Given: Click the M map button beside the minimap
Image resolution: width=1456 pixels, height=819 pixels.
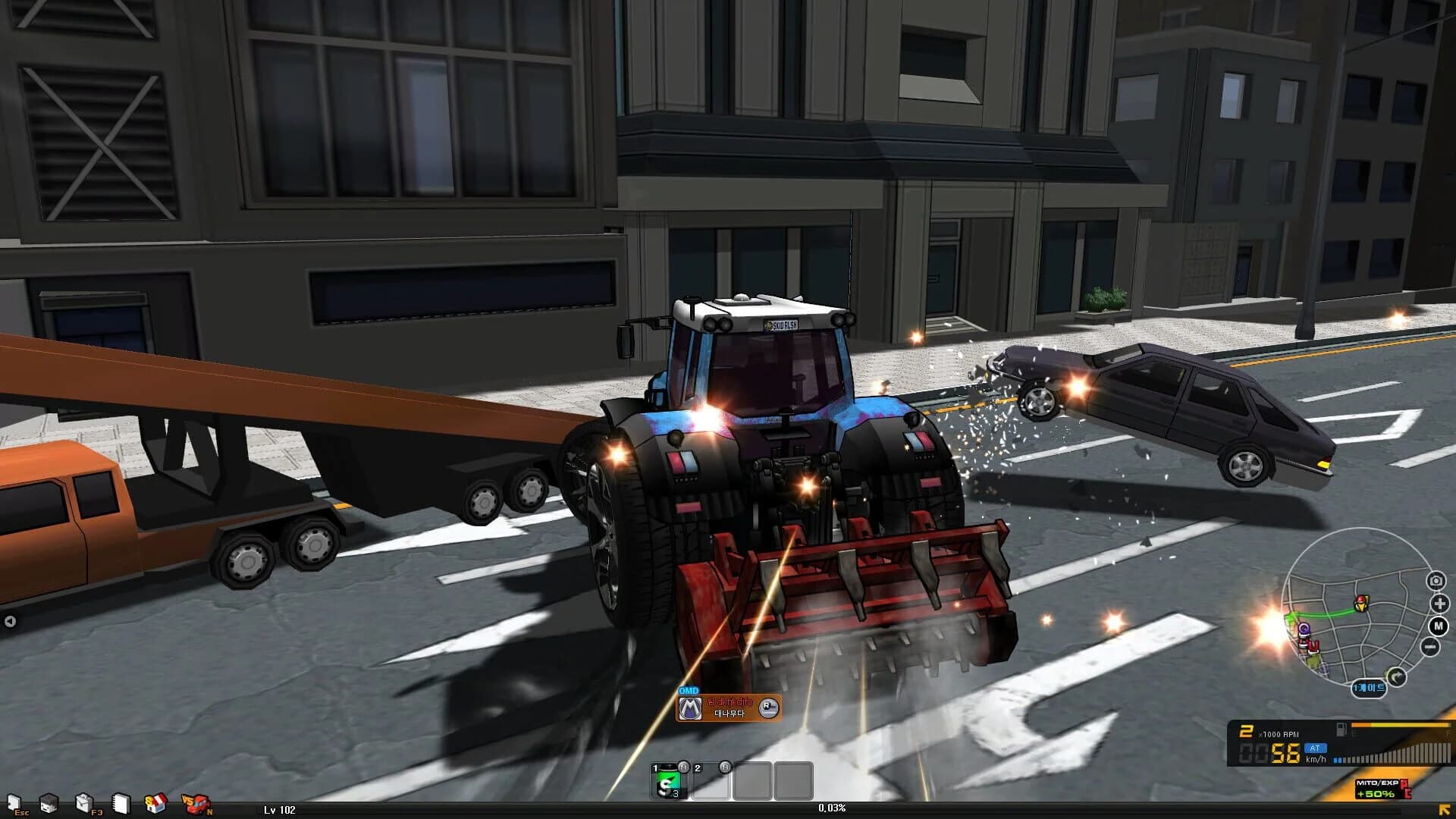Looking at the screenshot, I should click(x=1438, y=626).
